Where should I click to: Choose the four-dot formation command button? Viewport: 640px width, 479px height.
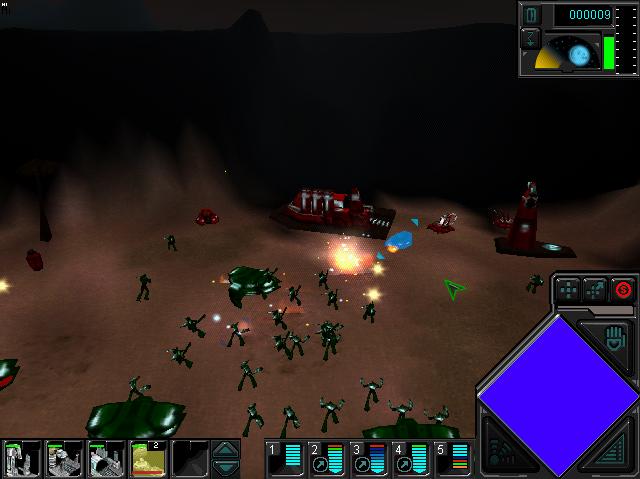[567, 290]
